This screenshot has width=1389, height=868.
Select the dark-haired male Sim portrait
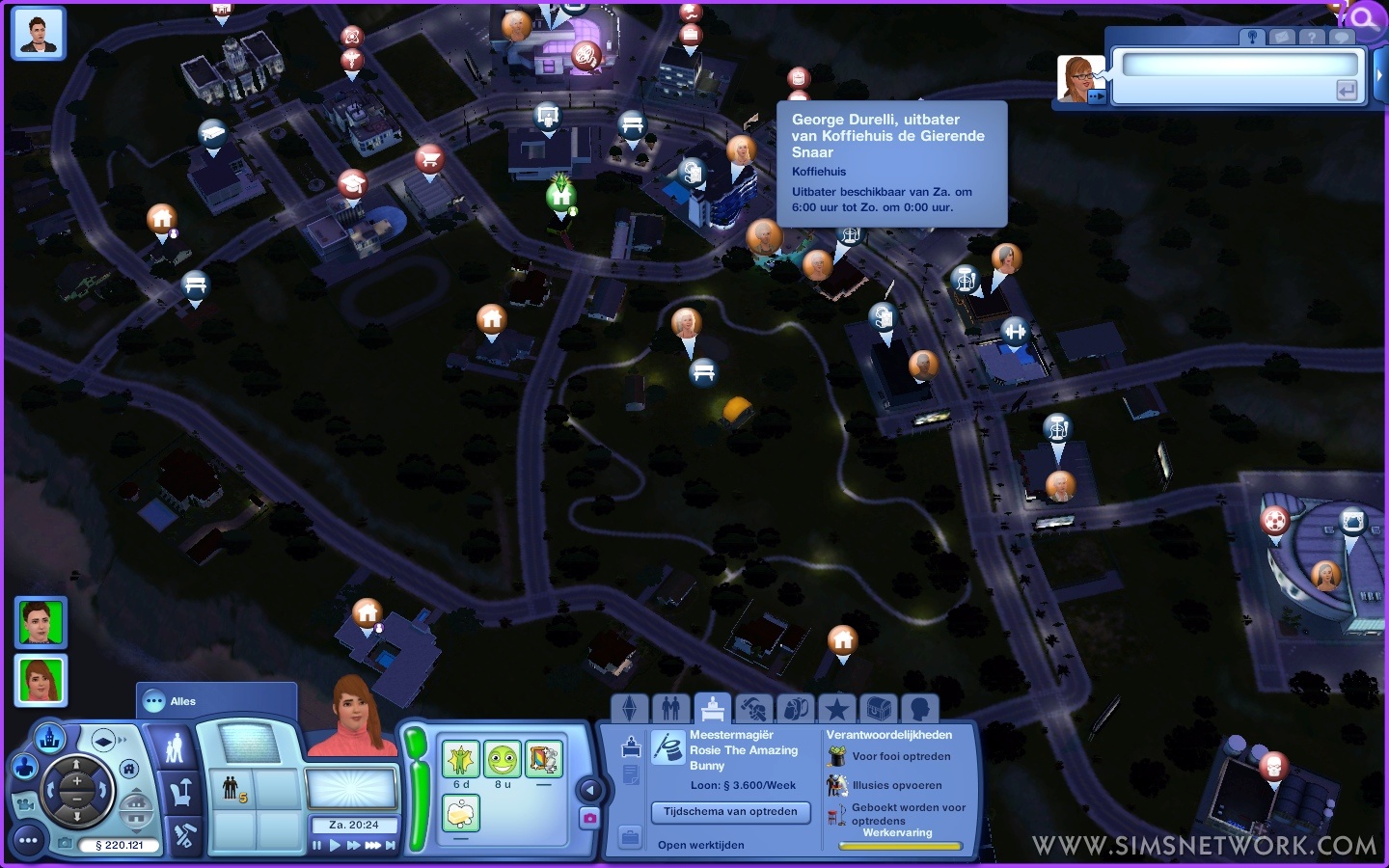[41, 622]
